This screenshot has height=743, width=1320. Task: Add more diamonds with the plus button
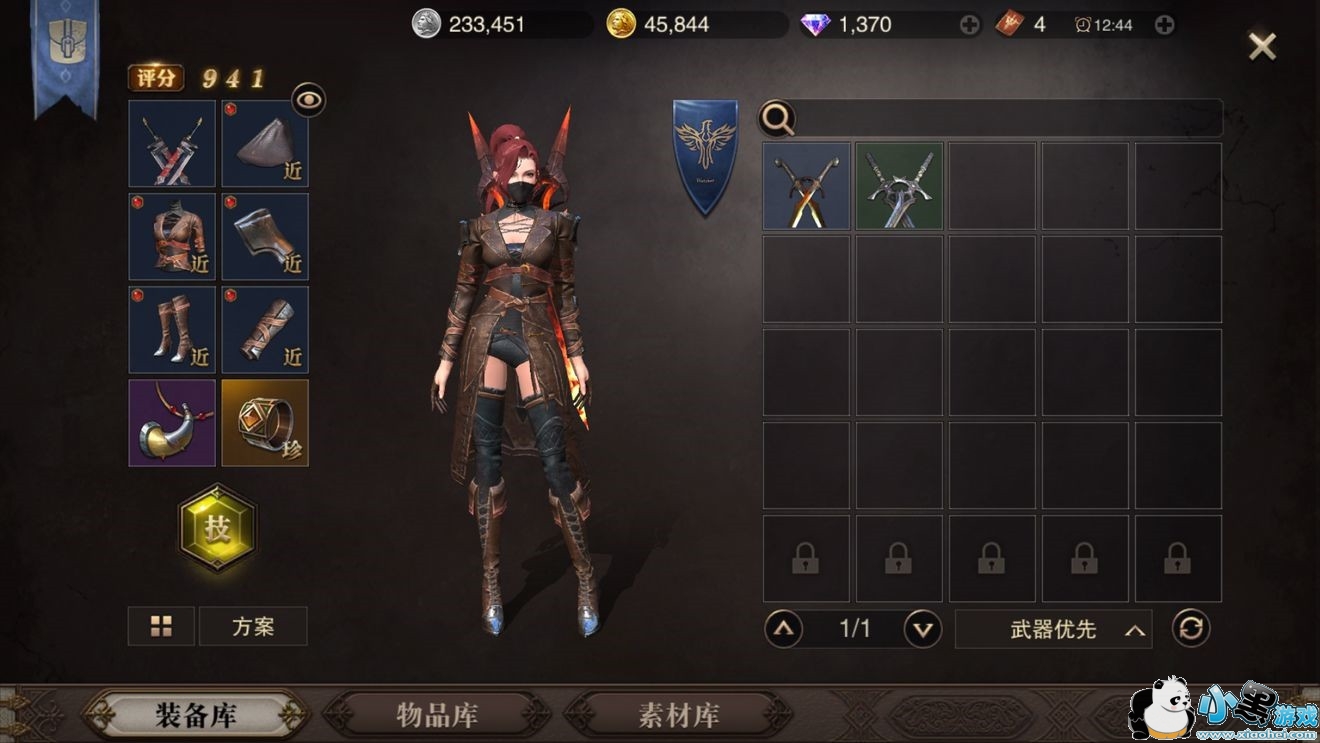(970, 25)
